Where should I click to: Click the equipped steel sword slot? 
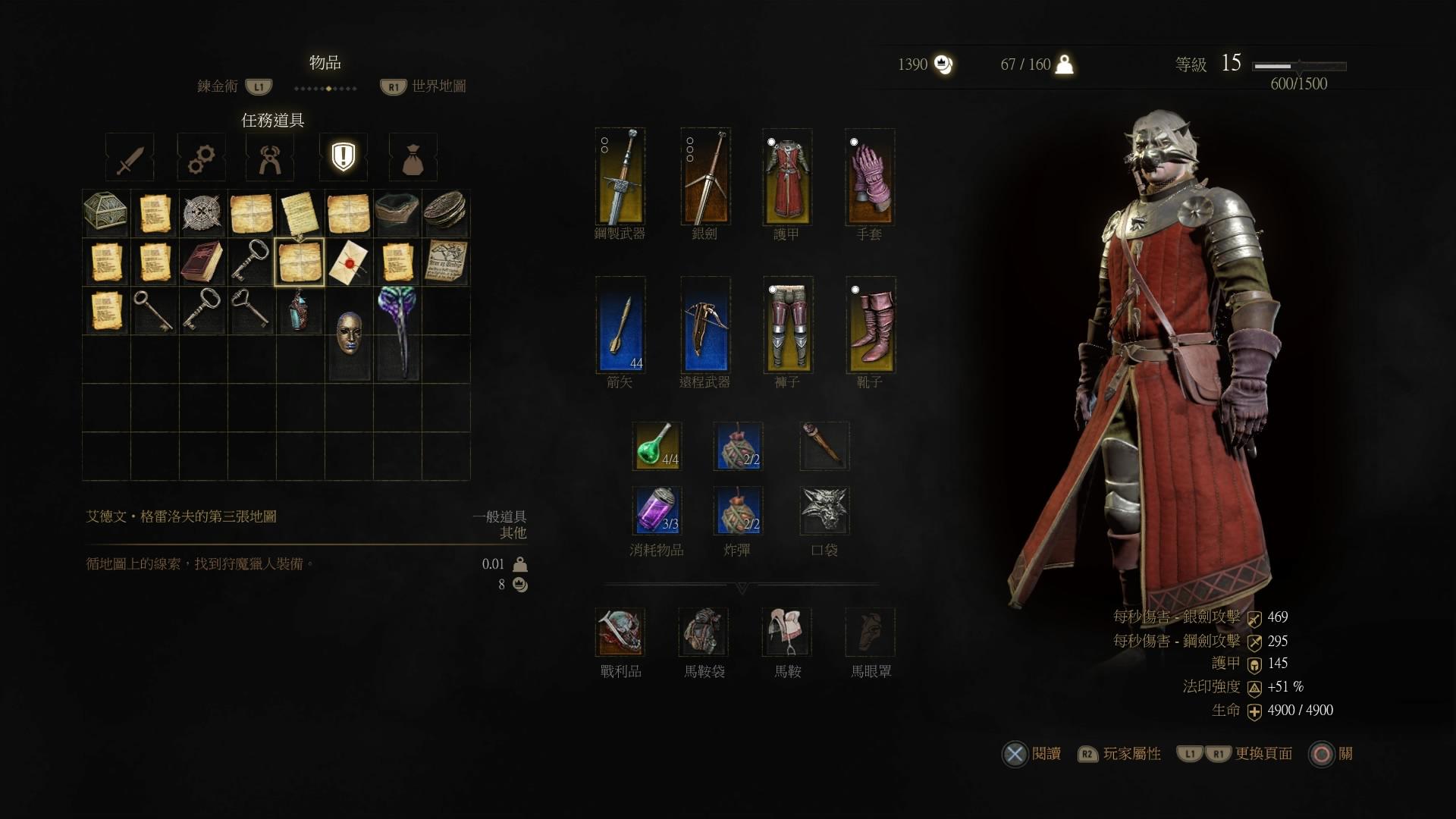click(x=620, y=177)
